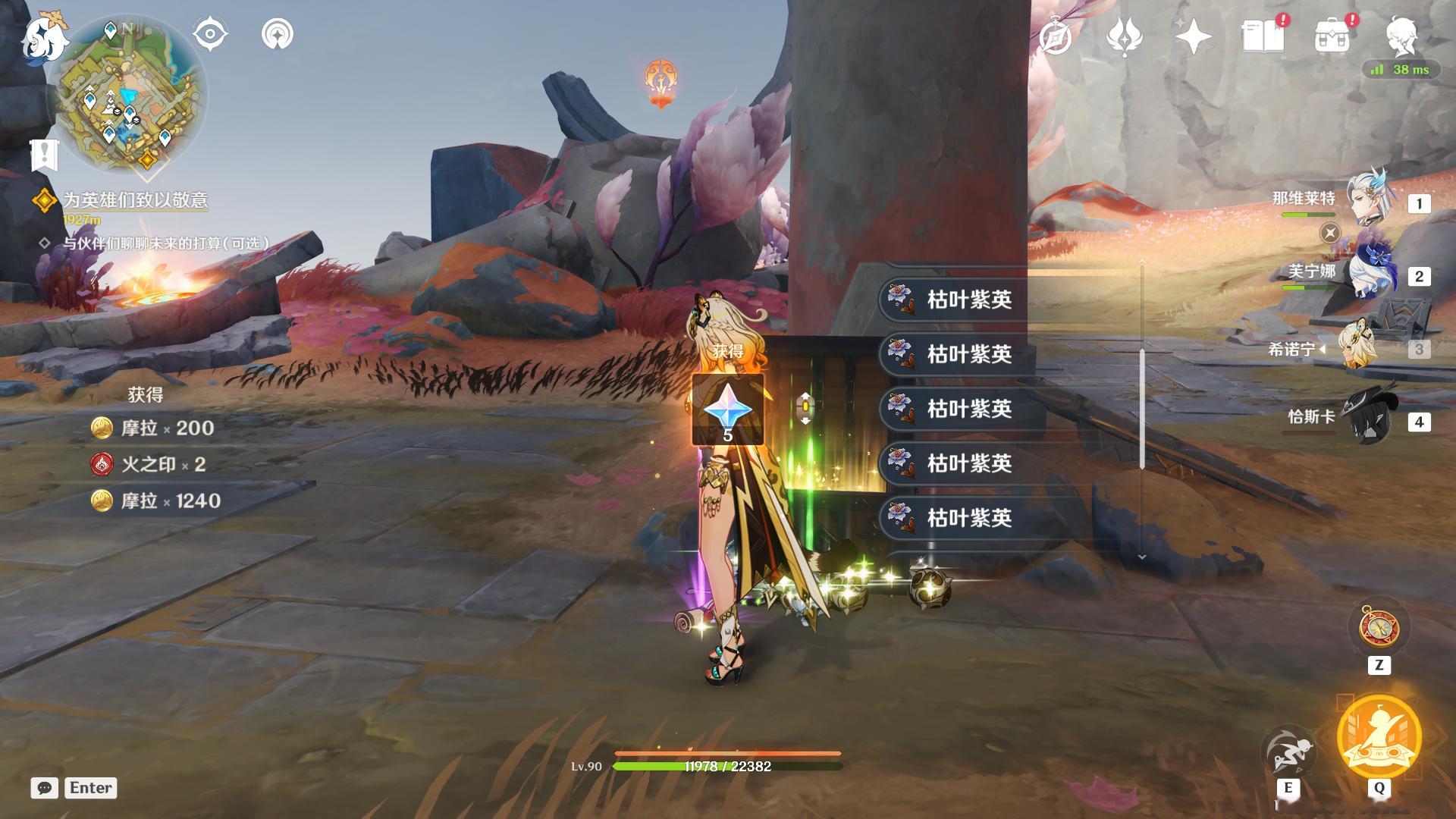Open the character profile head icon
The width and height of the screenshot is (1456, 819).
point(1401,35)
